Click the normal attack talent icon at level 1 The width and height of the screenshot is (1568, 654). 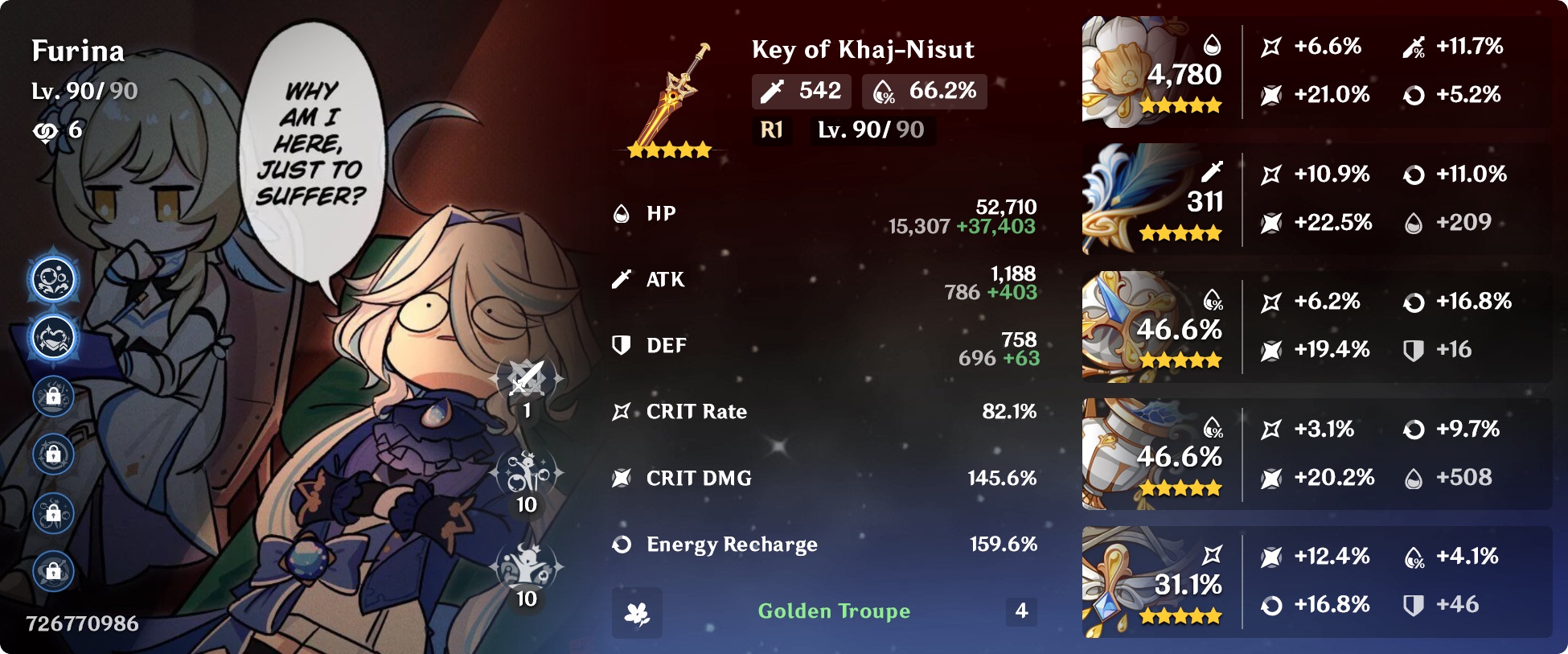[x=527, y=379]
